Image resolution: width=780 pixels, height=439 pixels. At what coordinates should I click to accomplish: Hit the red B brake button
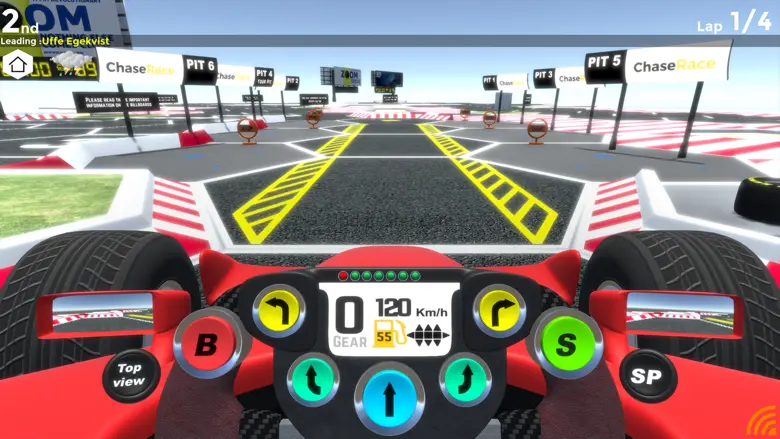tap(206, 345)
